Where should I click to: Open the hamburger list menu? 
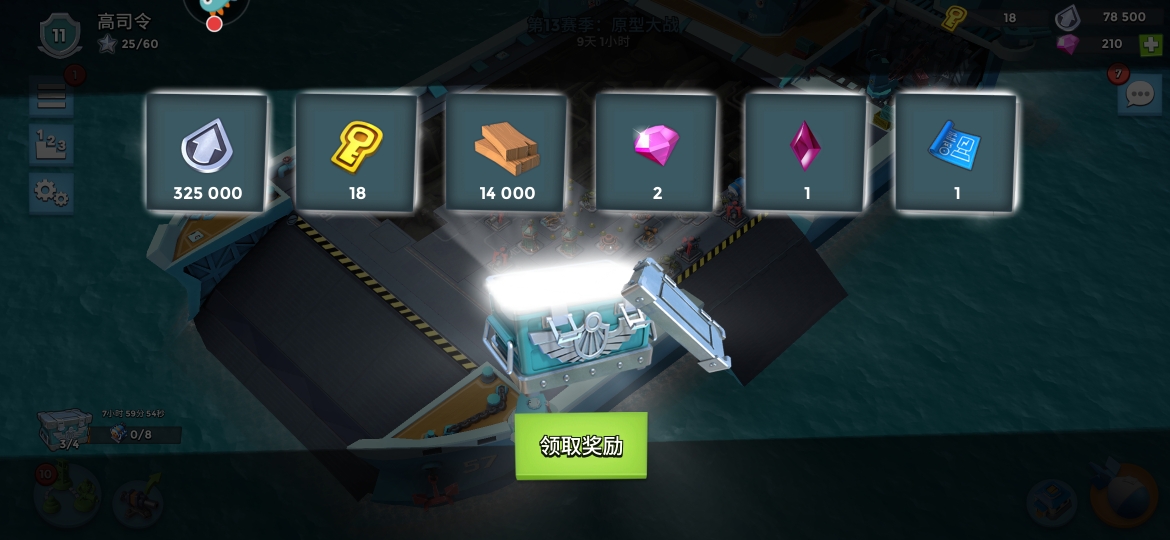(x=51, y=97)
